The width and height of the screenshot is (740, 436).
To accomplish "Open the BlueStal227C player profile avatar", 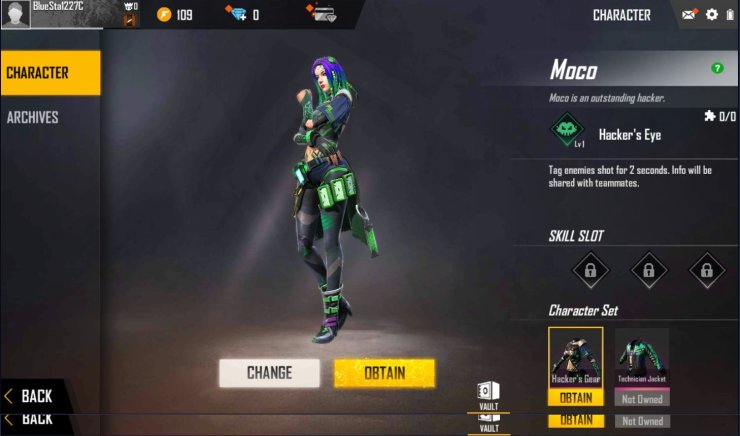I will (x=17, y=14).
